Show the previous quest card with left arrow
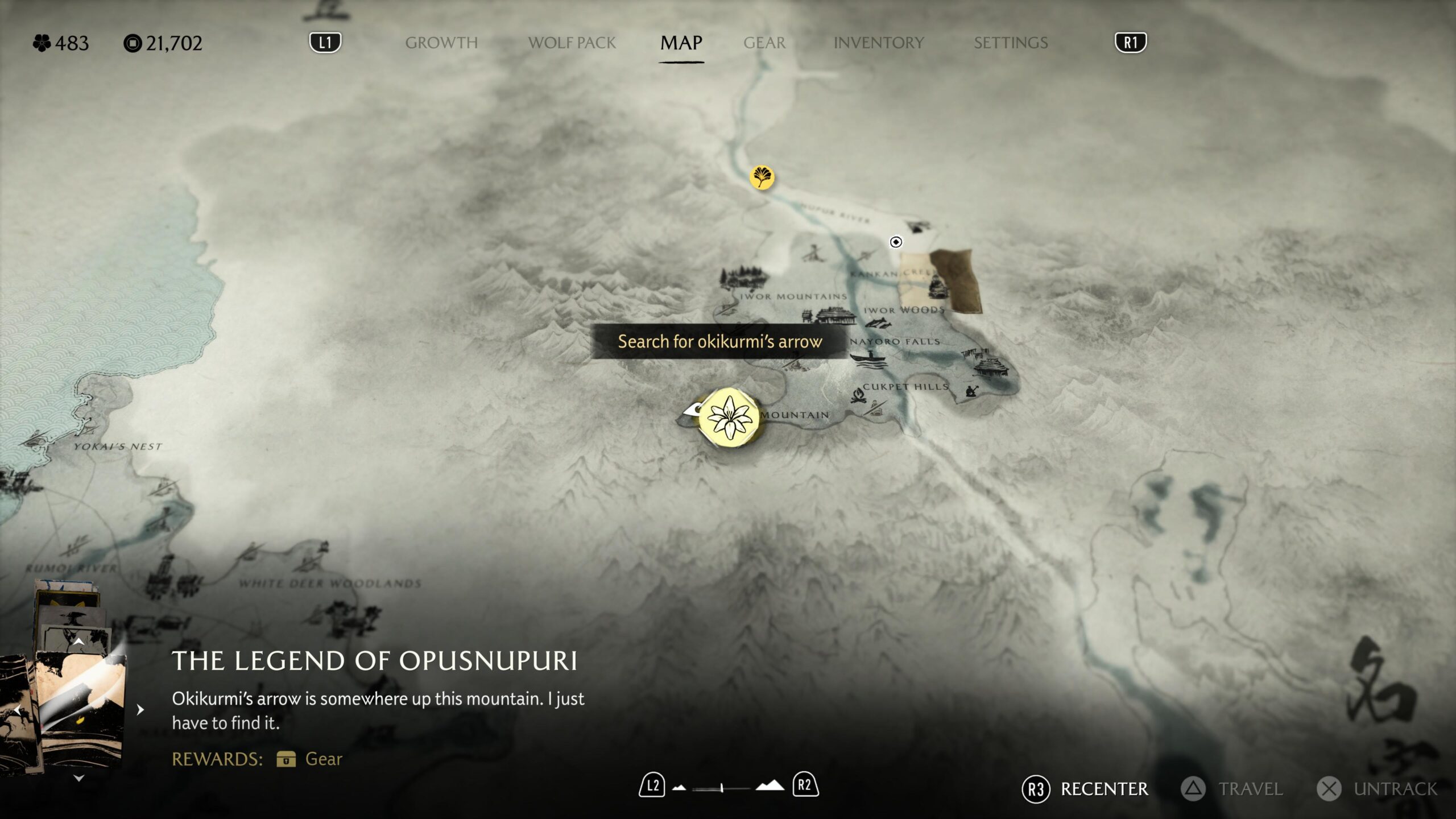1456x819 pixels. coord(17,710)
